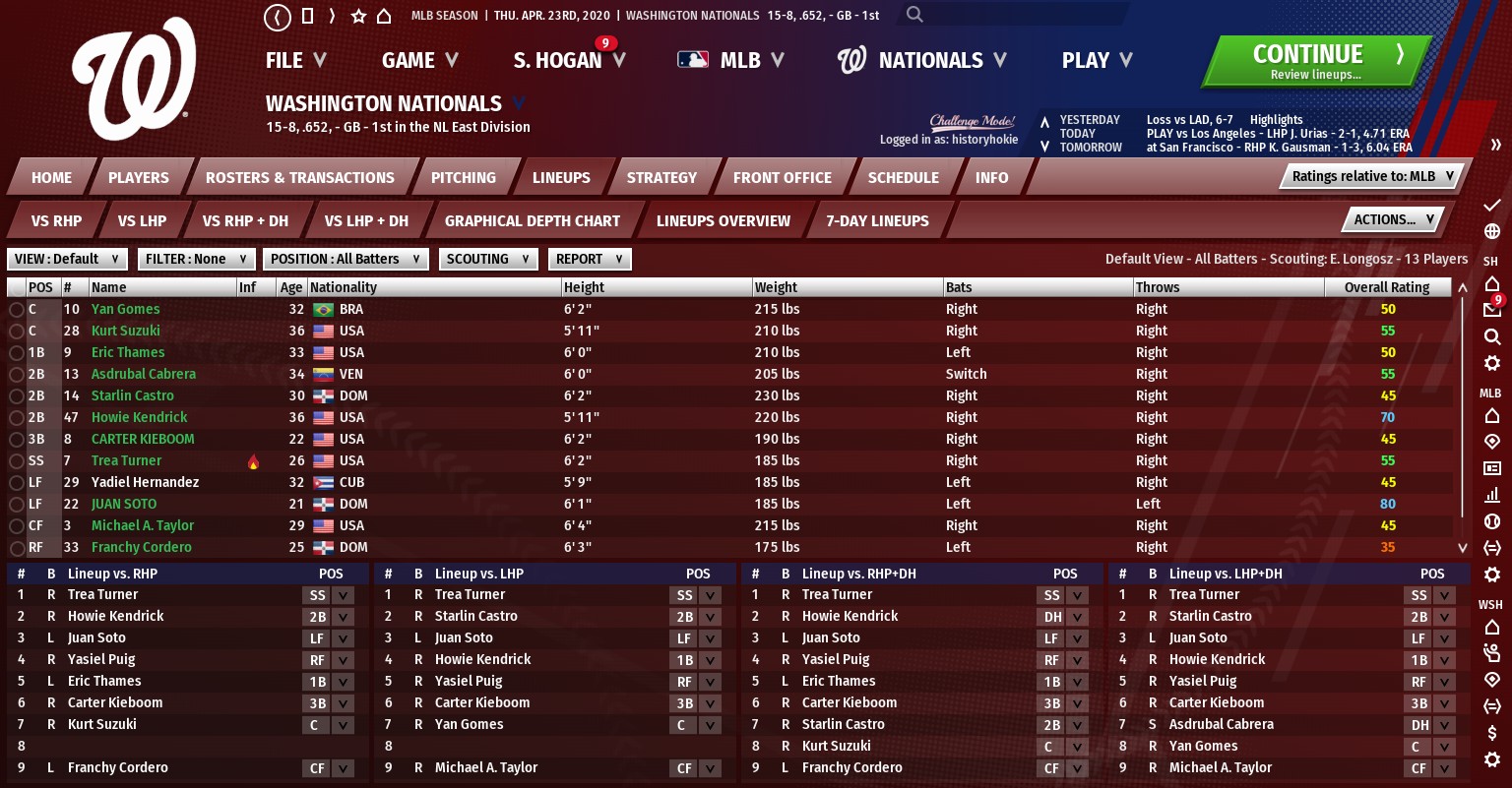Screen dimensions: 1512x788
Task: Open the View: Default dropdown
Action: 67,260
